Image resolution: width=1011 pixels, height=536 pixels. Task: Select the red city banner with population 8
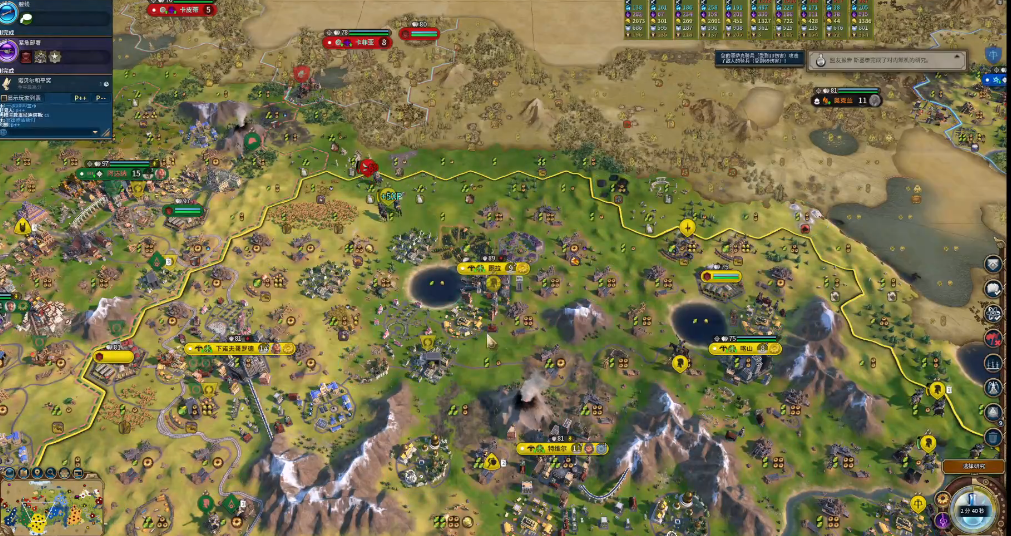click(357, 42)
